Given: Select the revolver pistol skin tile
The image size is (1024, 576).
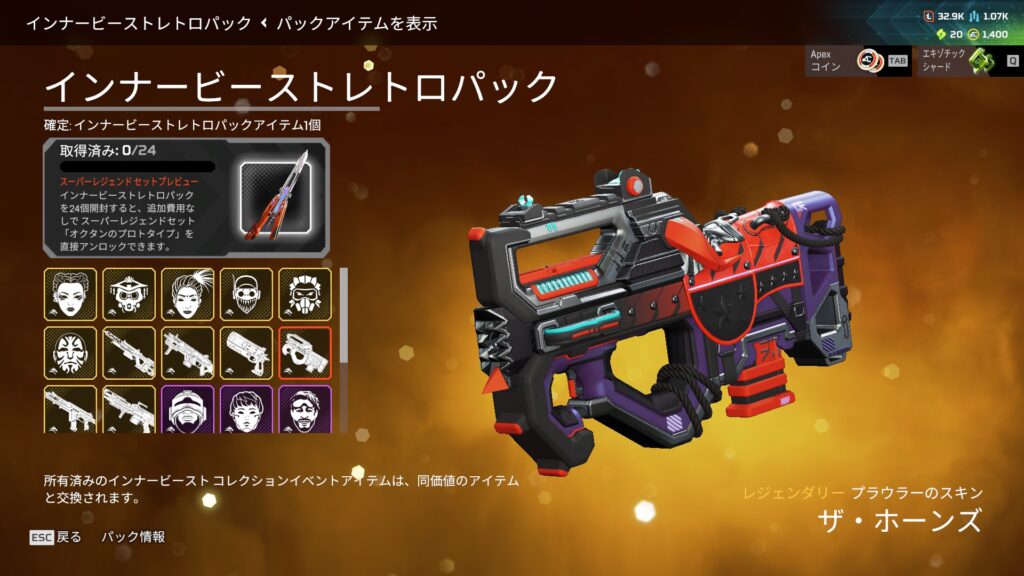Looking at the screenshot, I should [246, 352].
